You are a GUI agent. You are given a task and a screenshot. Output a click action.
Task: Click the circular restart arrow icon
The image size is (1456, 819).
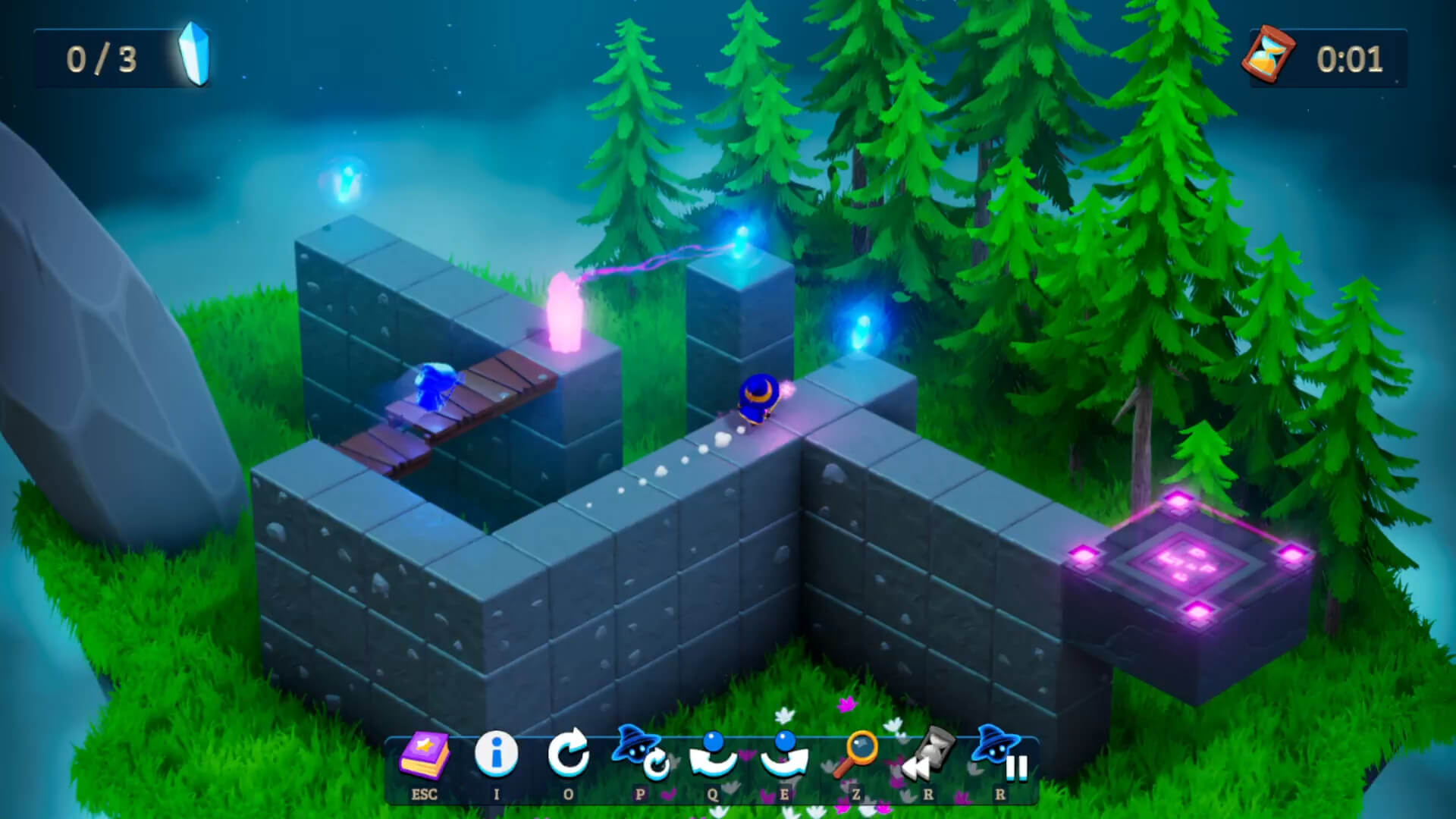point(568,754)
